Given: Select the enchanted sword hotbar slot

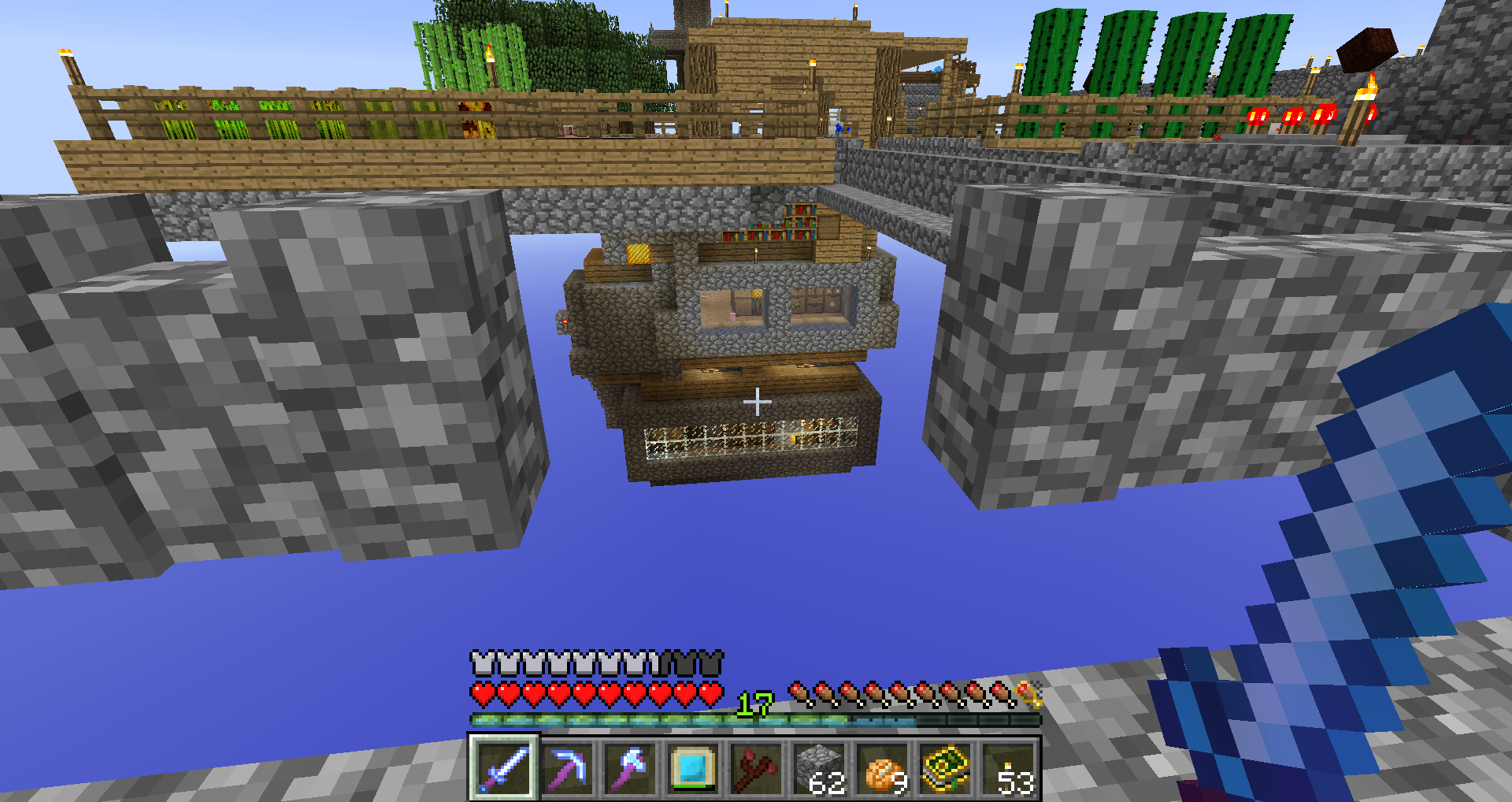Looking at the screenshot, I should (x=504, y=768).
